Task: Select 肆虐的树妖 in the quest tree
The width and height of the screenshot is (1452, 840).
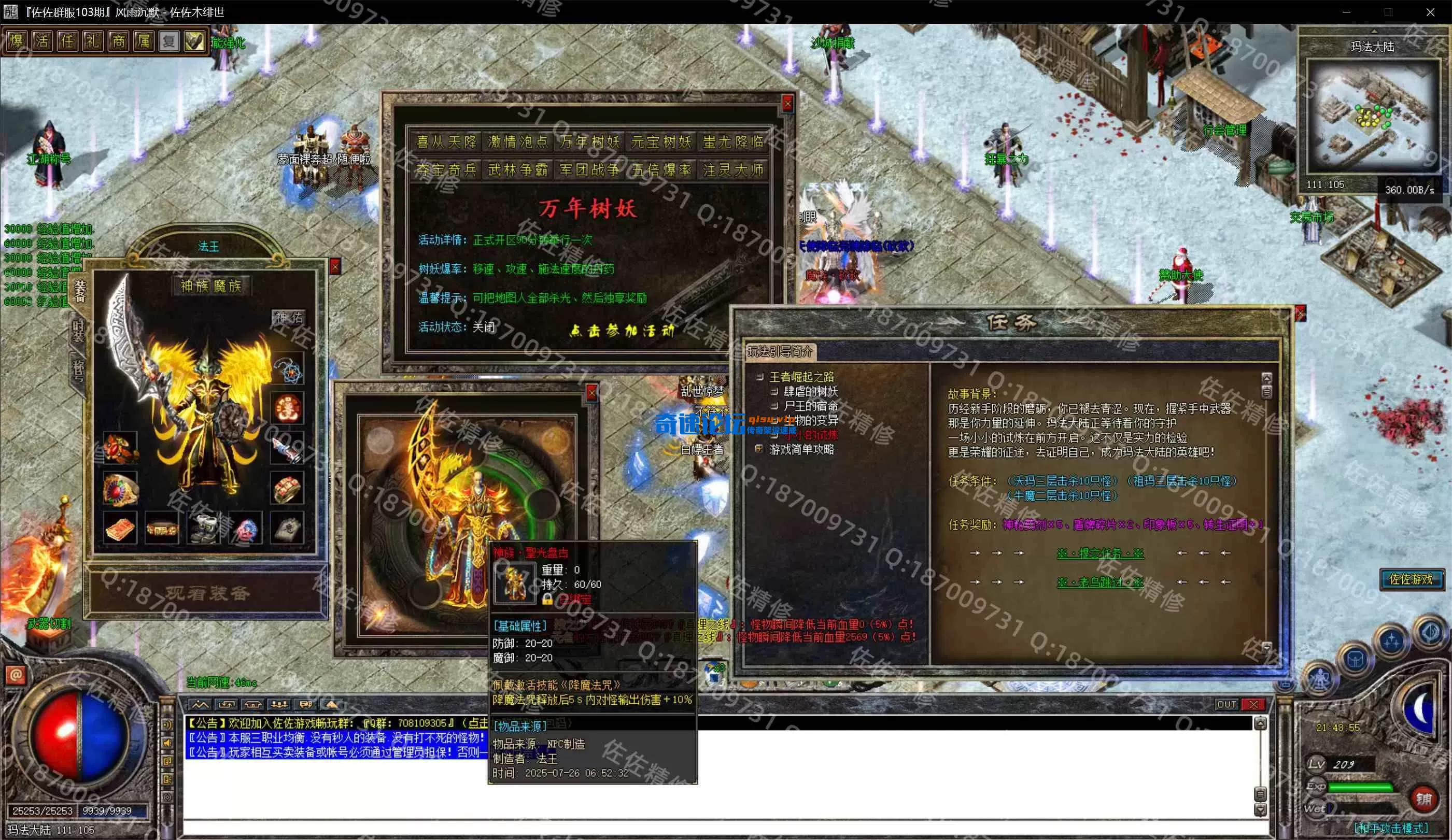Action: pyautogui.click(x=810, y=392)
